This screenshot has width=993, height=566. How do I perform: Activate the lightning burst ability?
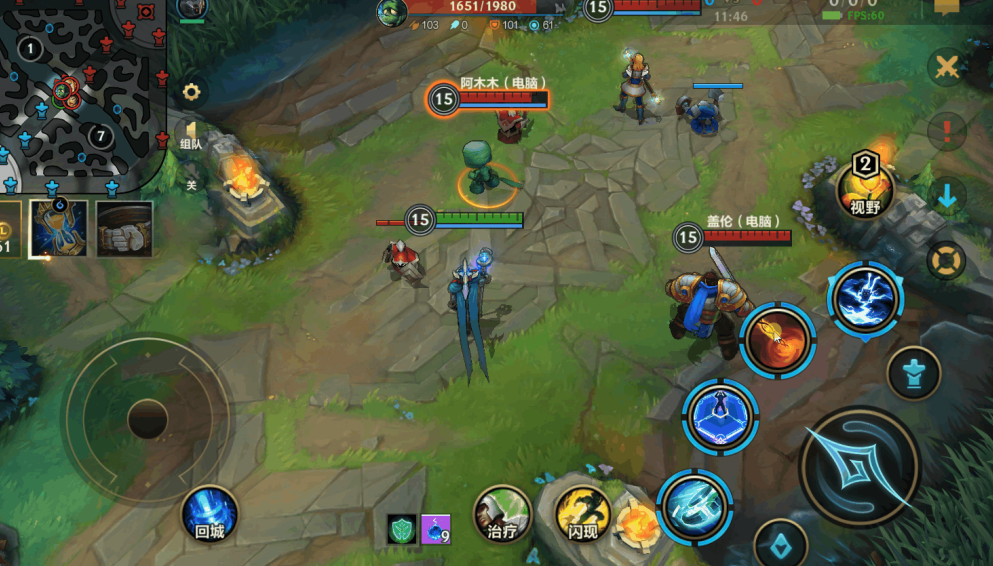click(865, 299)
